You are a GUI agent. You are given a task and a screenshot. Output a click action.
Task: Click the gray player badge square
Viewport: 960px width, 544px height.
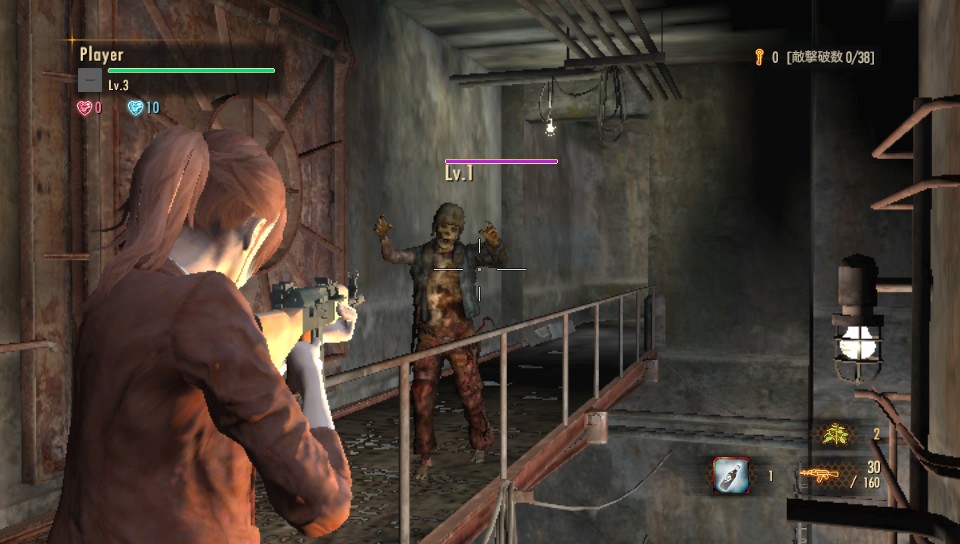coord(90,80)
